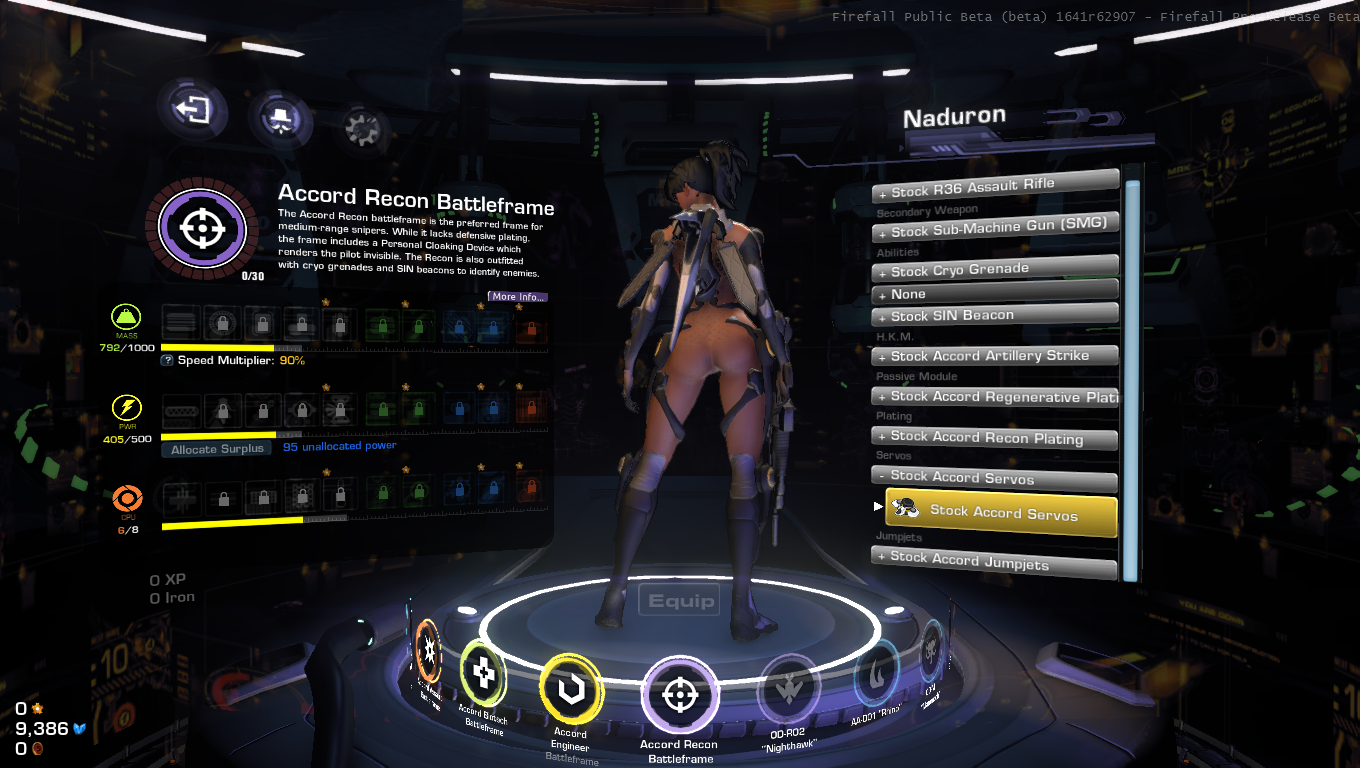Screen dimensions: 1360x768
Task: Expand Stock Sub-Machine Gun (SMG) entry
Action: (994, 228)
